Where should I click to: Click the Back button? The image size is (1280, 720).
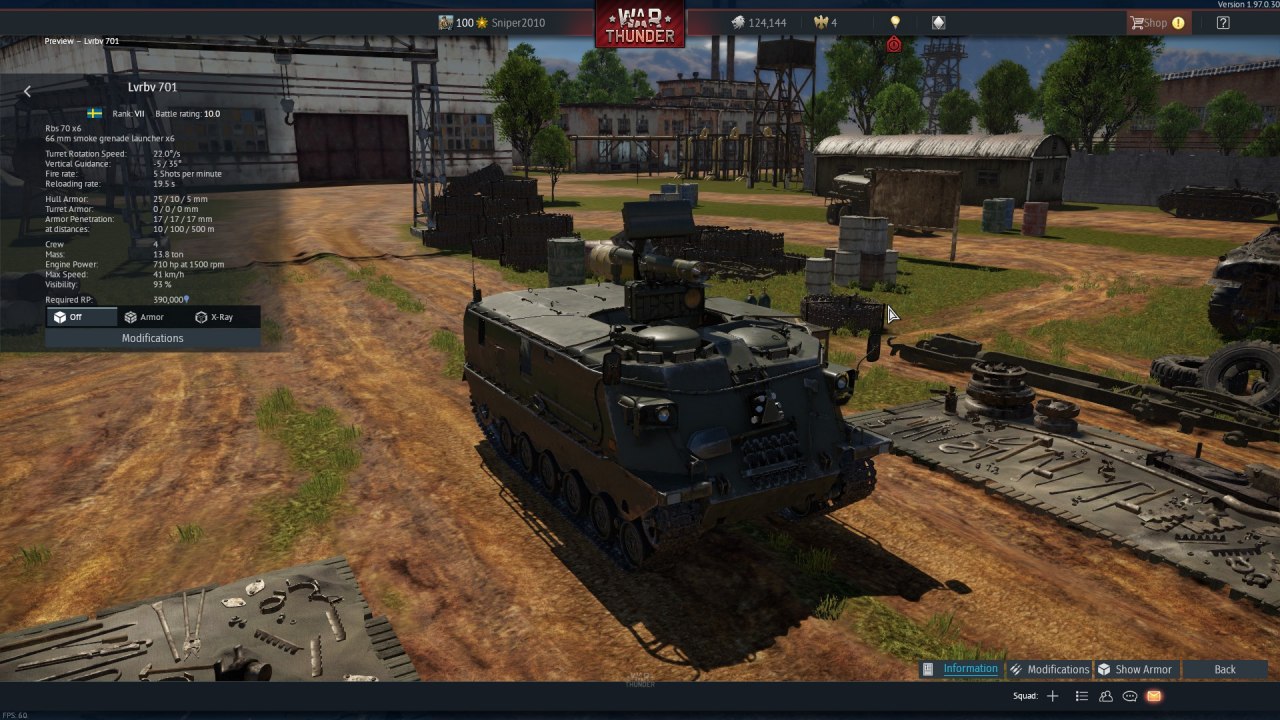point(1224,669)
